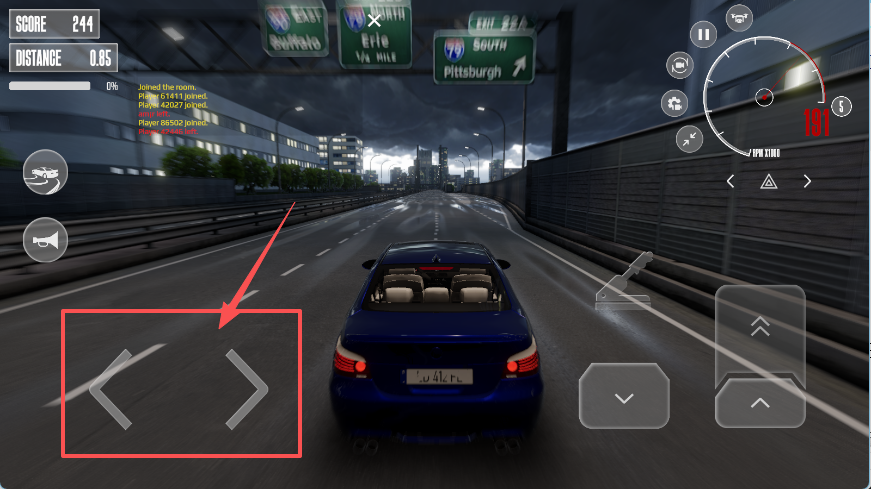Pause the game
This screenshot has height=489, width=871.
[704, 35]
